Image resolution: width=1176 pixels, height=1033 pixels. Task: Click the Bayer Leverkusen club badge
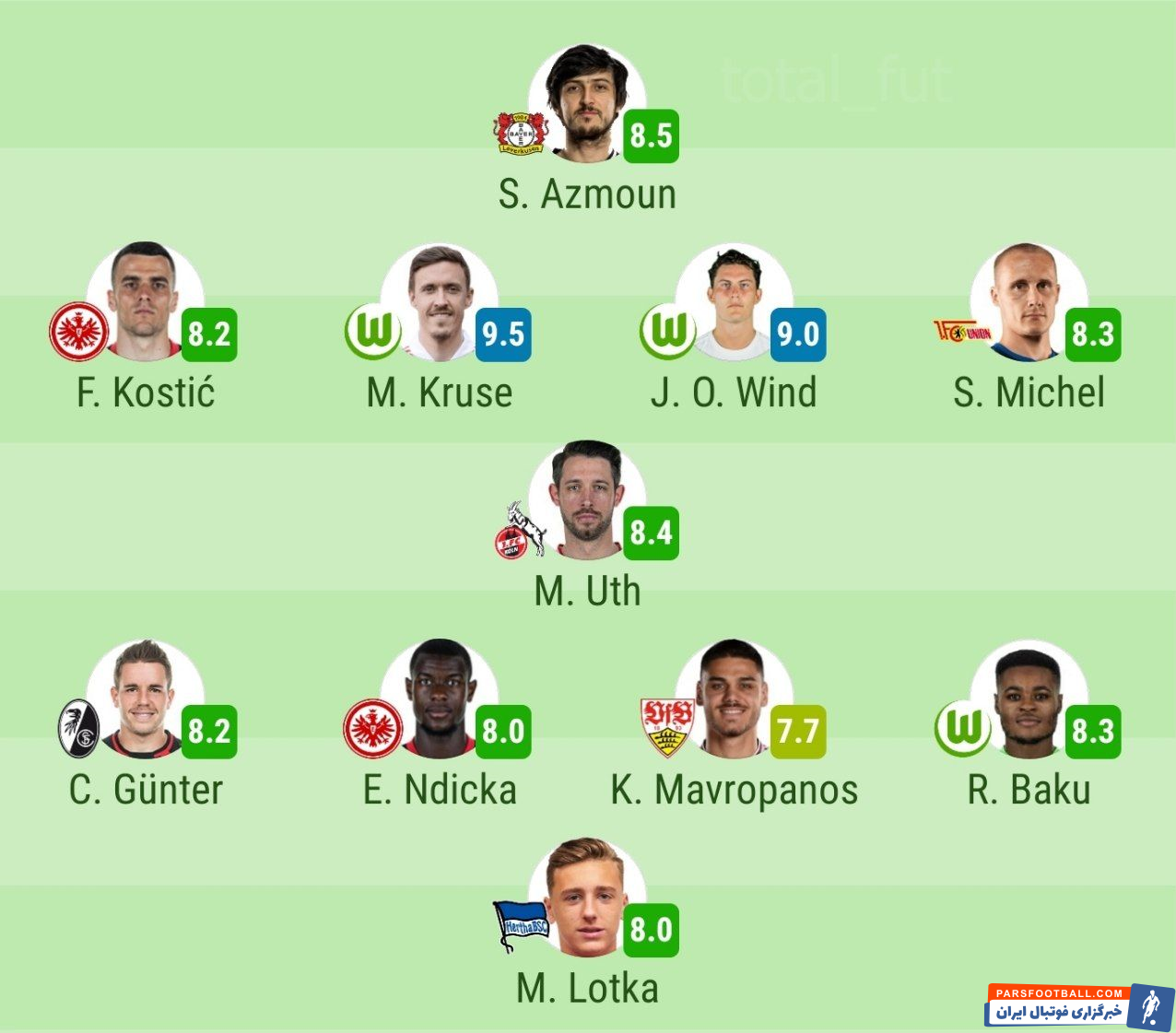tap(521, 135)
